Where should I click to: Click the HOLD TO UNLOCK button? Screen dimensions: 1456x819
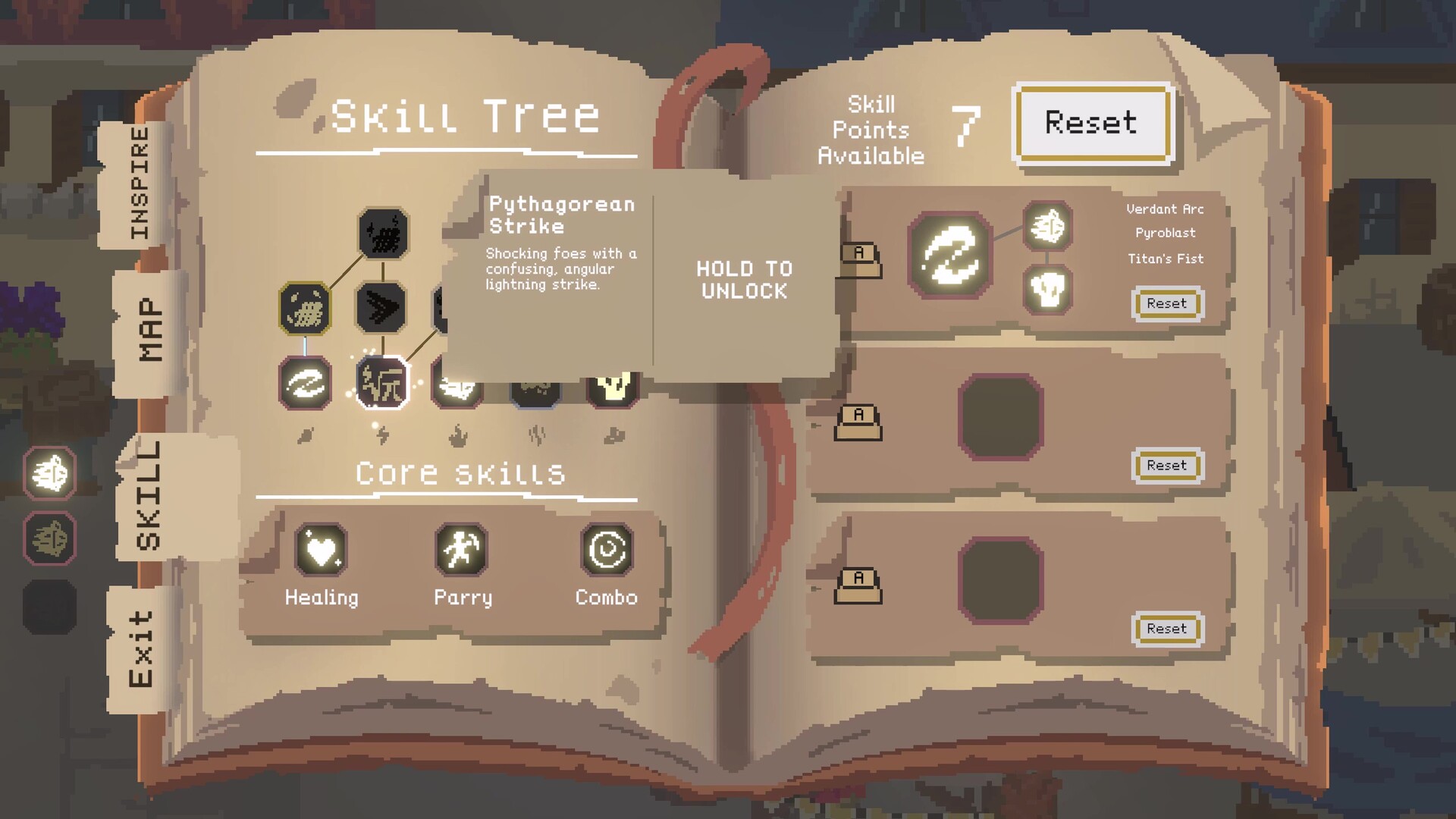pyautogui.click(x=742, y=281)
